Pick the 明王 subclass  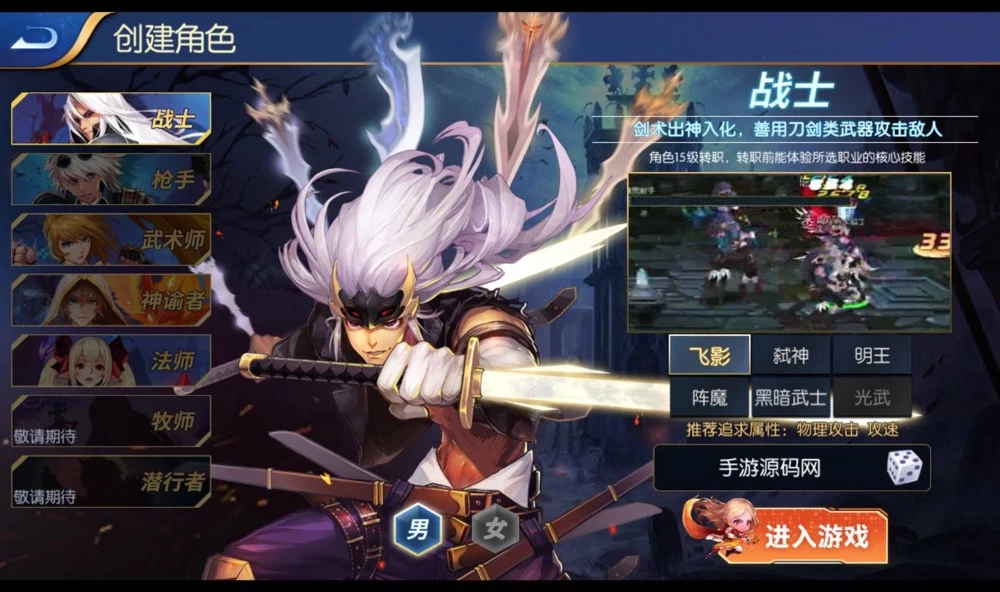(871, 355)
